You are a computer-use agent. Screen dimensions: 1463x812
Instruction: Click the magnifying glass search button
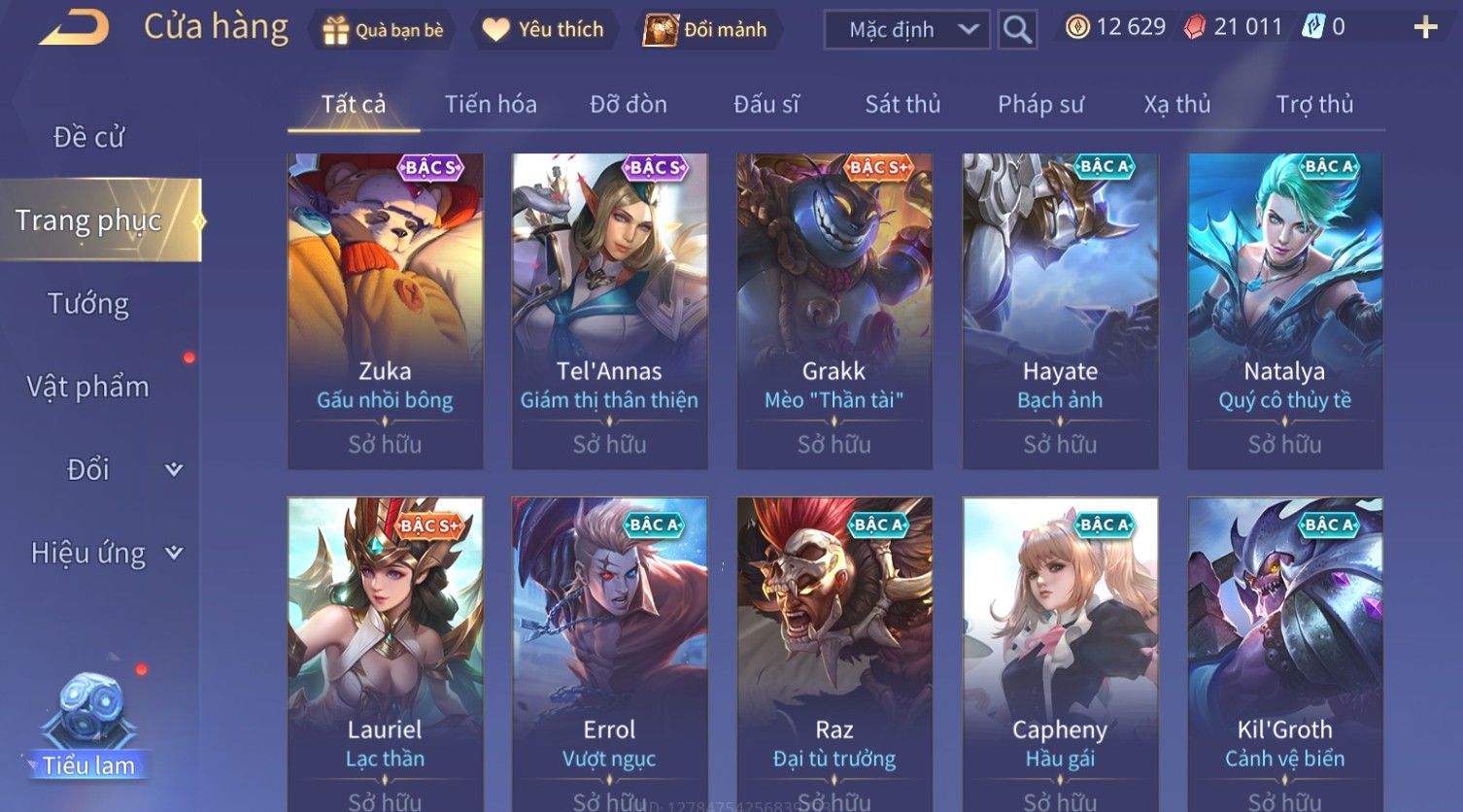pyautogui.click(x=1017, y=30)
